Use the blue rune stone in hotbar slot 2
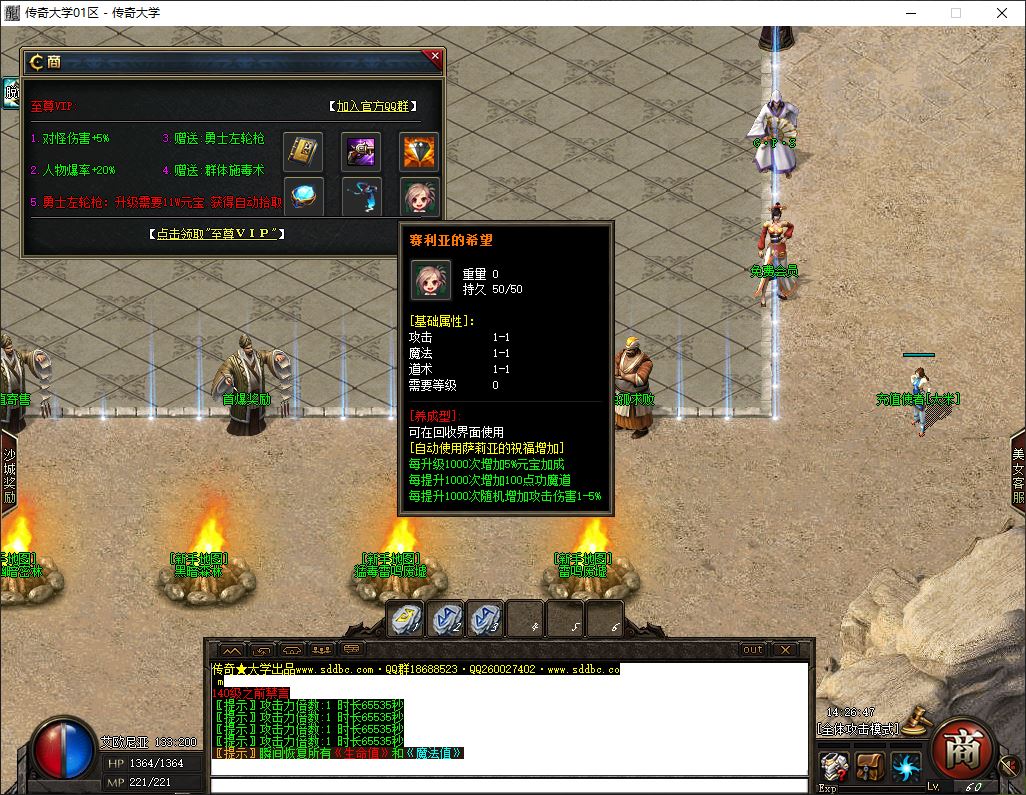The height and width of the screenshot is (795, 1026). [445, 619]
